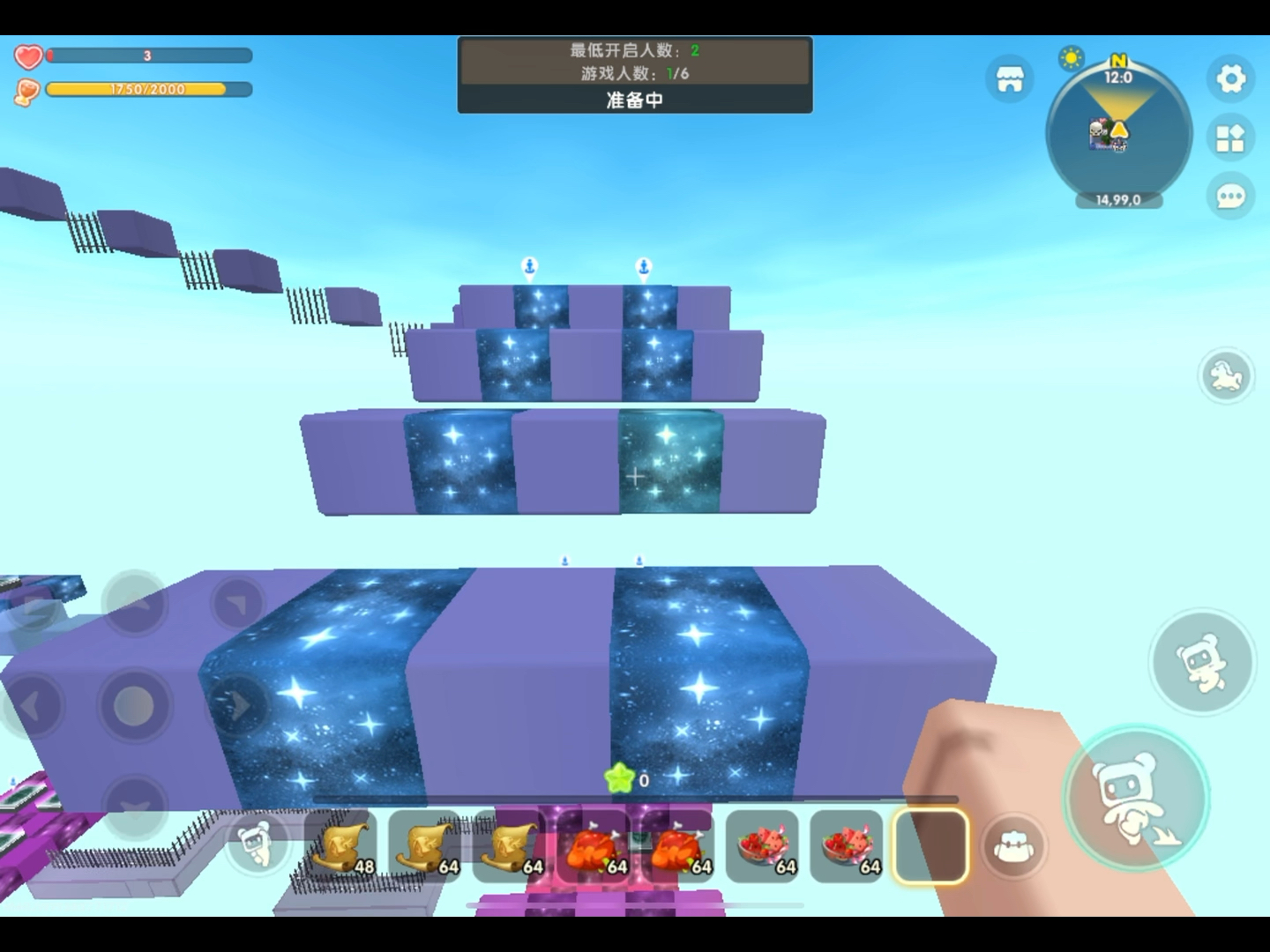Tap the D-pad center circle button
The width and height of the screenshot is (1270, 952).
[x=134, y=705]
